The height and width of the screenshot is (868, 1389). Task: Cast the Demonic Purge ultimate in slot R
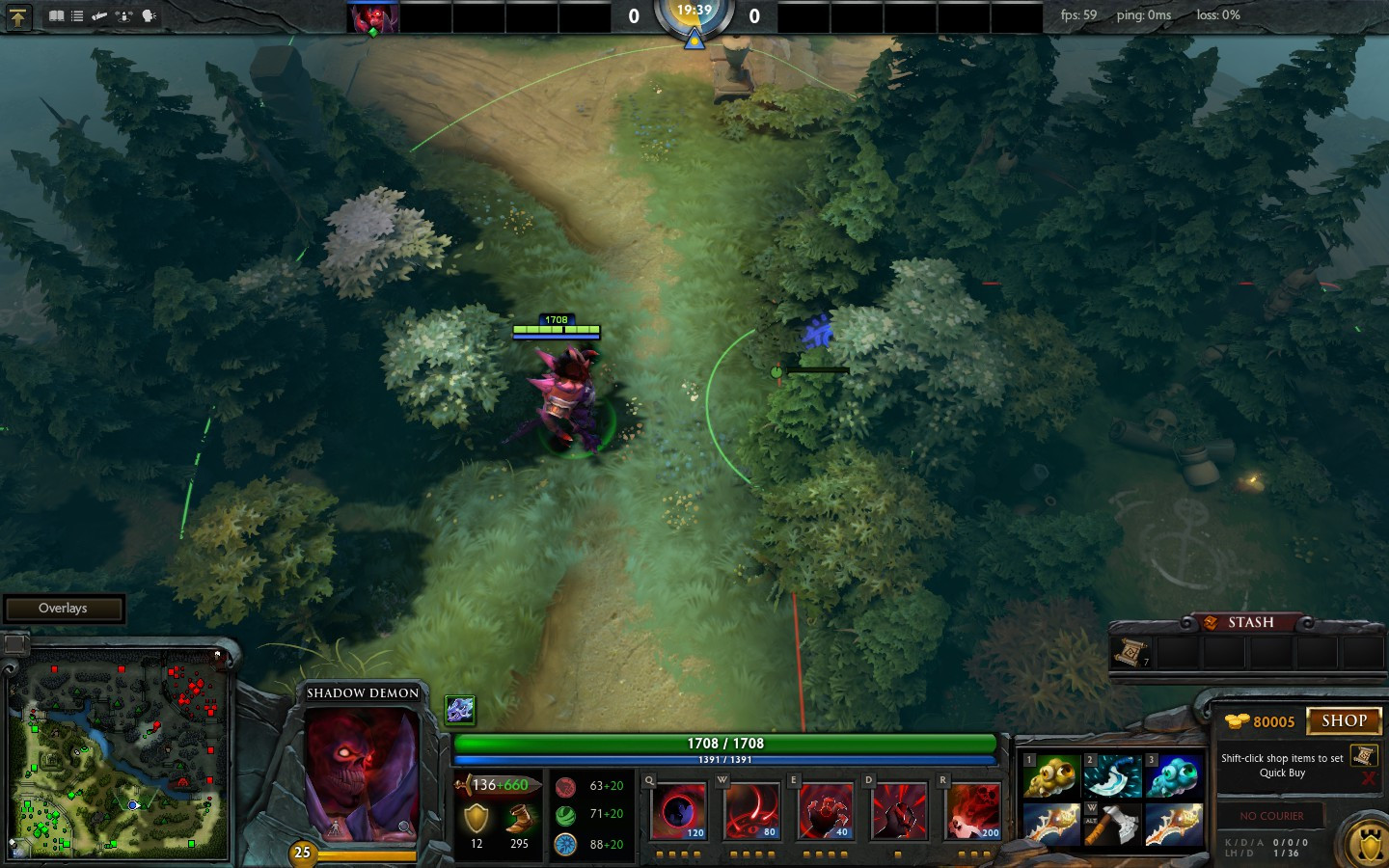click(974, 811)
